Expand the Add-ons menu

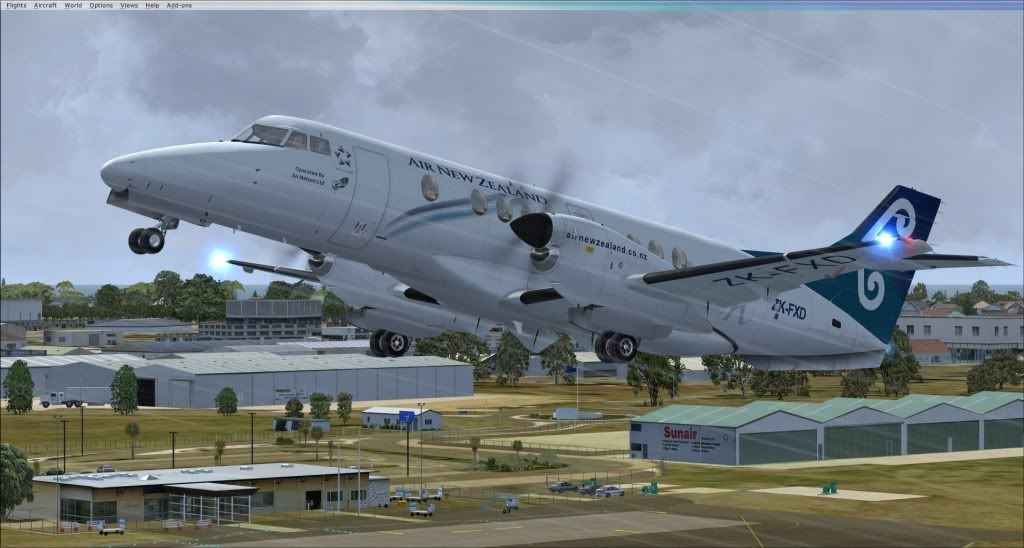click(x=178, y=5)
